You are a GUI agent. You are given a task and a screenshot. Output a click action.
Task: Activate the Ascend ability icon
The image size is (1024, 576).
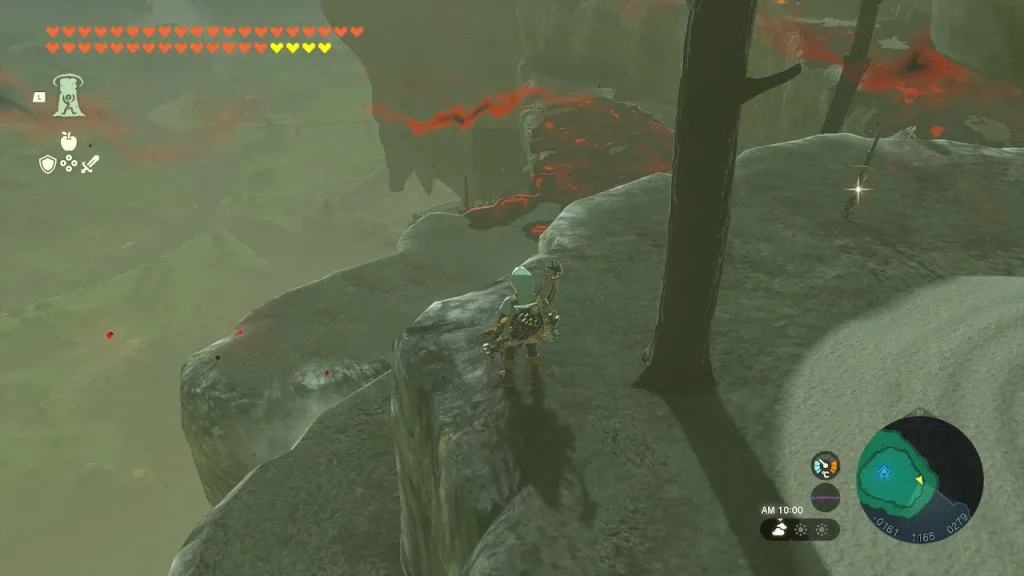(x=69, y=96)
